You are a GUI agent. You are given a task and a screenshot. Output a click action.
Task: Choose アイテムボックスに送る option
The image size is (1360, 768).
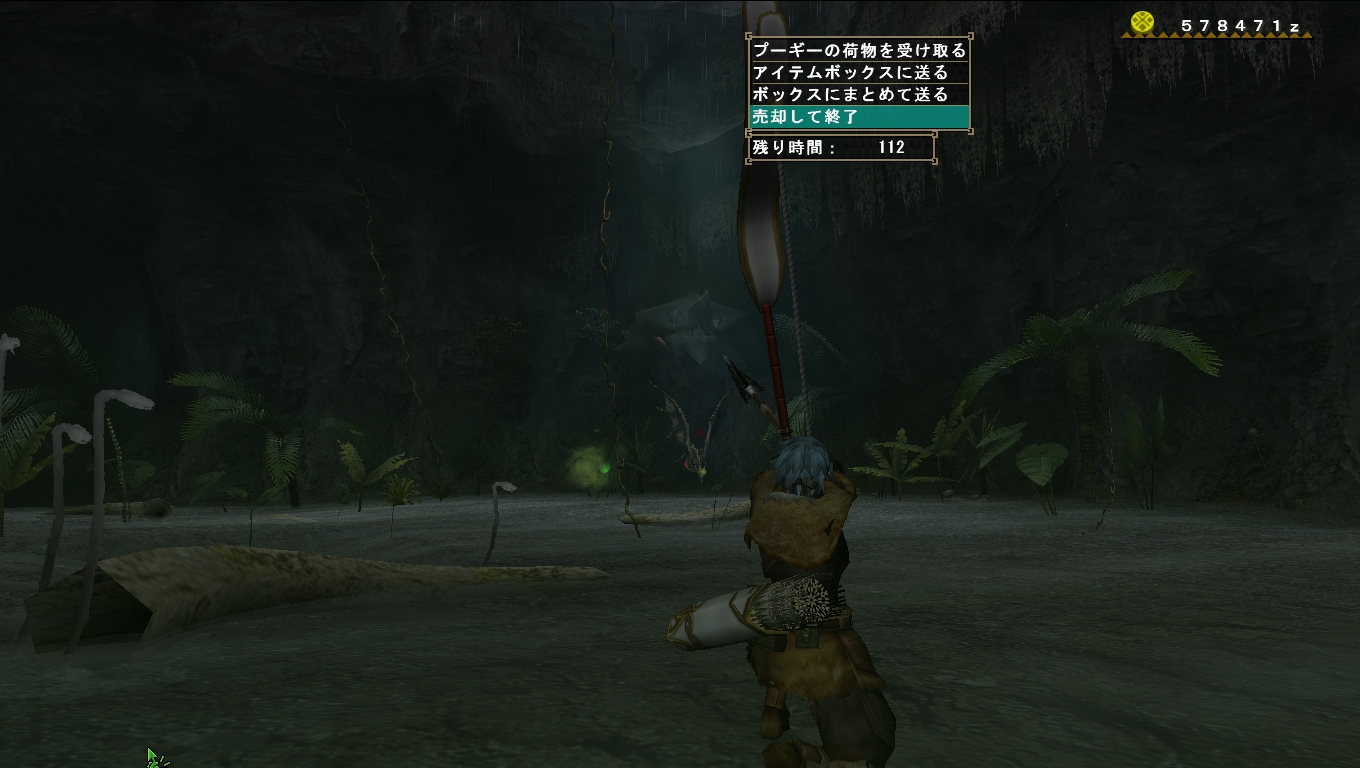pyautogui.click(x=850, y=72)
